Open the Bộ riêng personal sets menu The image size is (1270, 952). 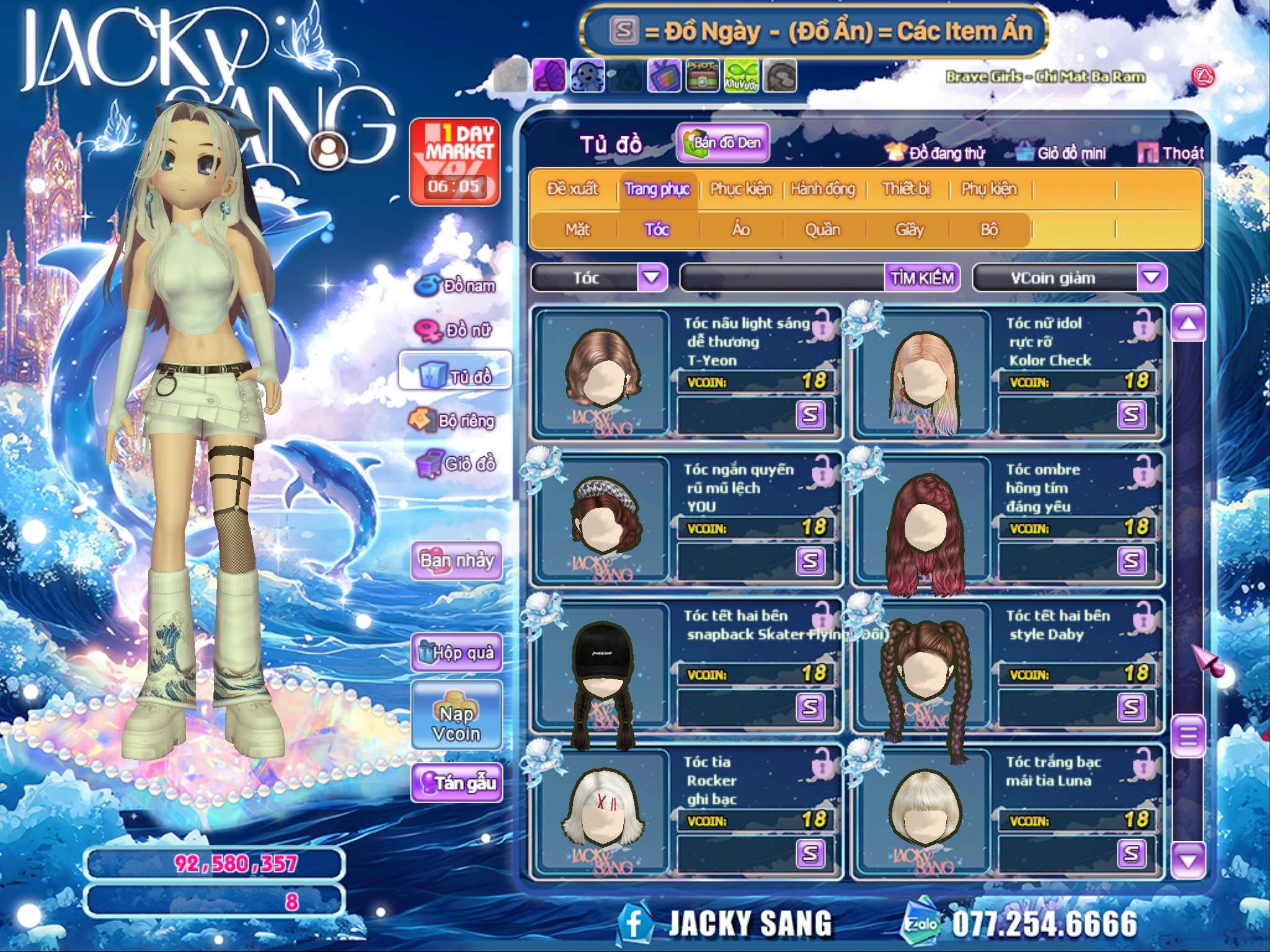(453, 421)
